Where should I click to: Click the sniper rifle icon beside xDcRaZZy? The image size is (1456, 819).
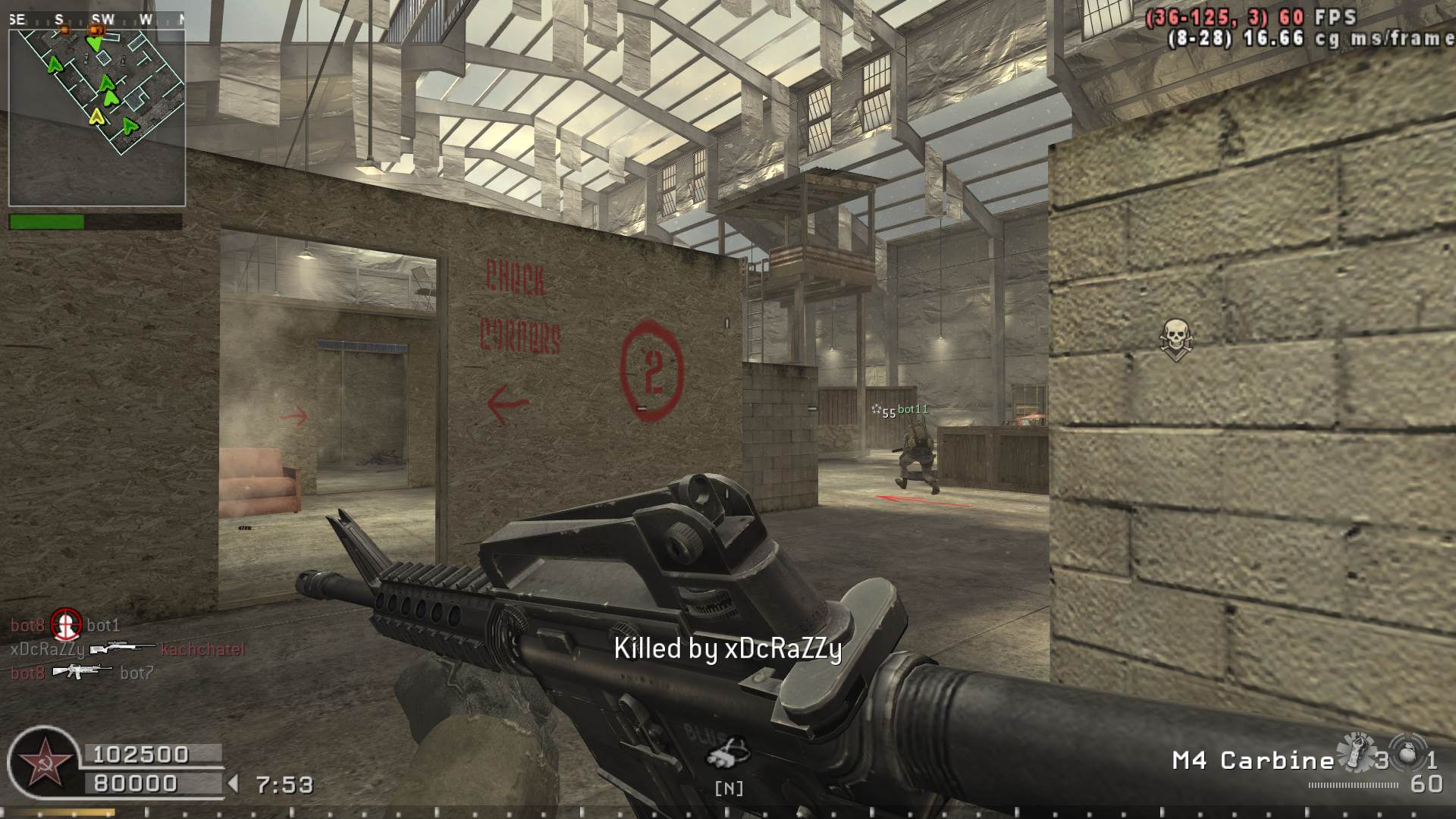coord(121,649)
